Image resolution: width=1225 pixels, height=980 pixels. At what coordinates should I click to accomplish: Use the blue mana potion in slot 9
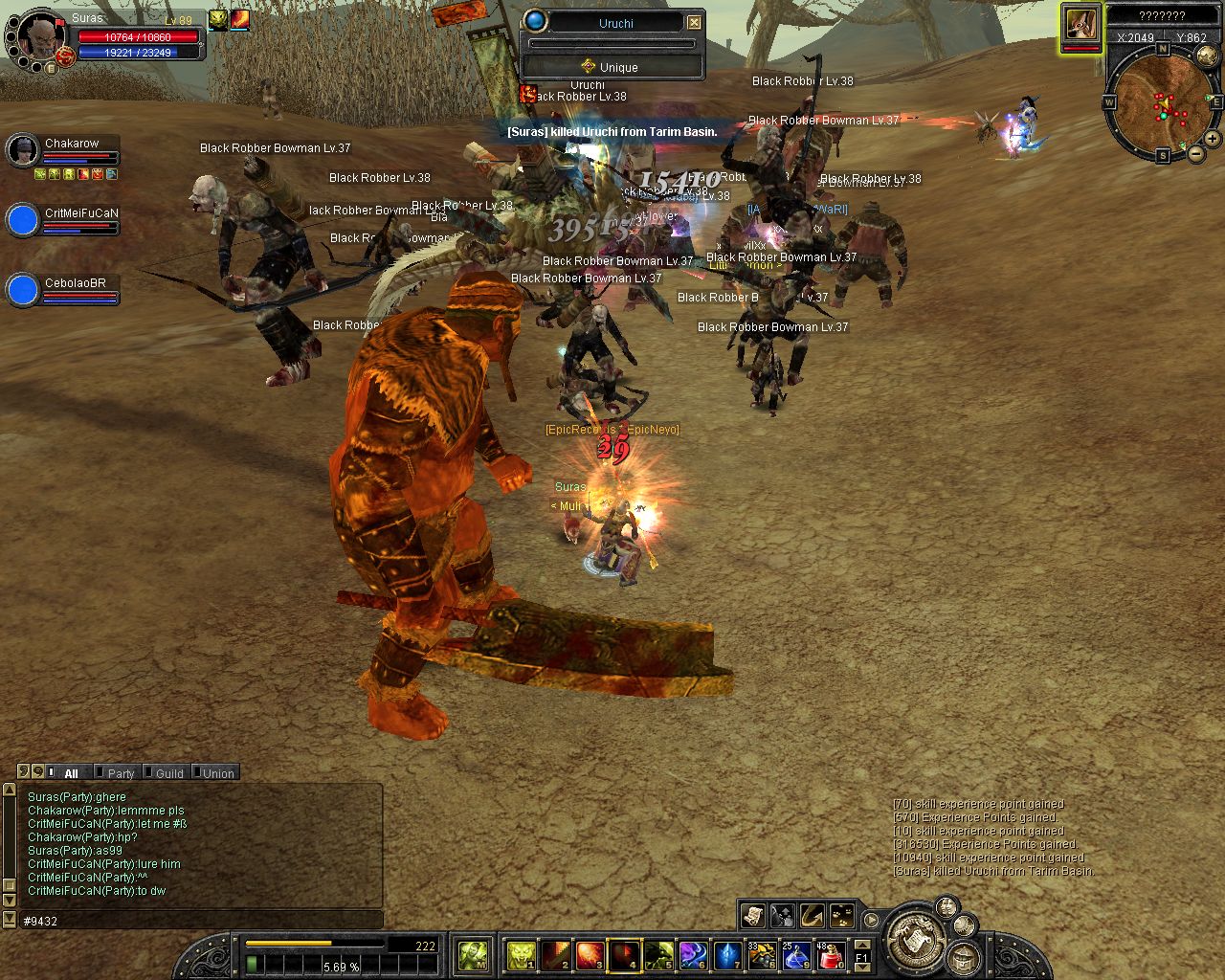(x=796, y=954)
